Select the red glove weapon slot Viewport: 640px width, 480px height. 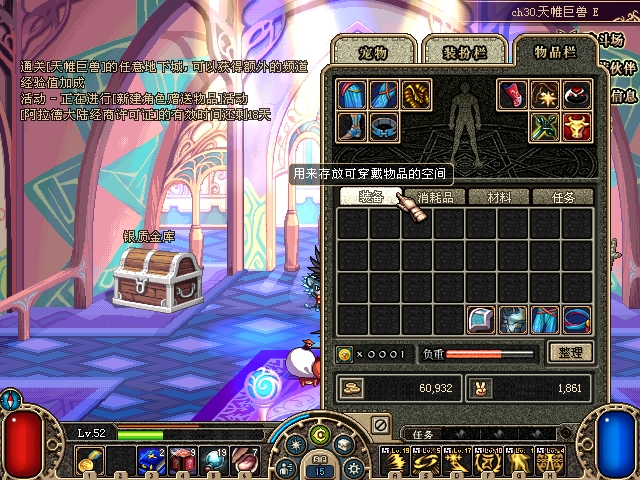(512, 95)
